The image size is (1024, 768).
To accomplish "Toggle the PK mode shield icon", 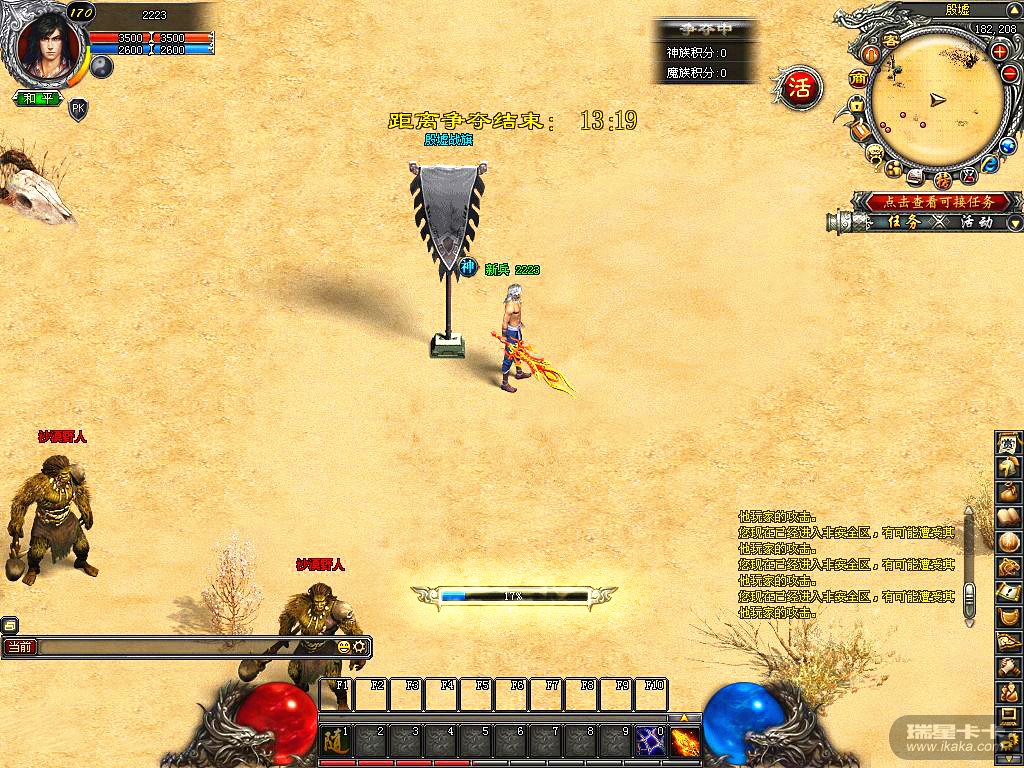I will [x=78, y=108].
